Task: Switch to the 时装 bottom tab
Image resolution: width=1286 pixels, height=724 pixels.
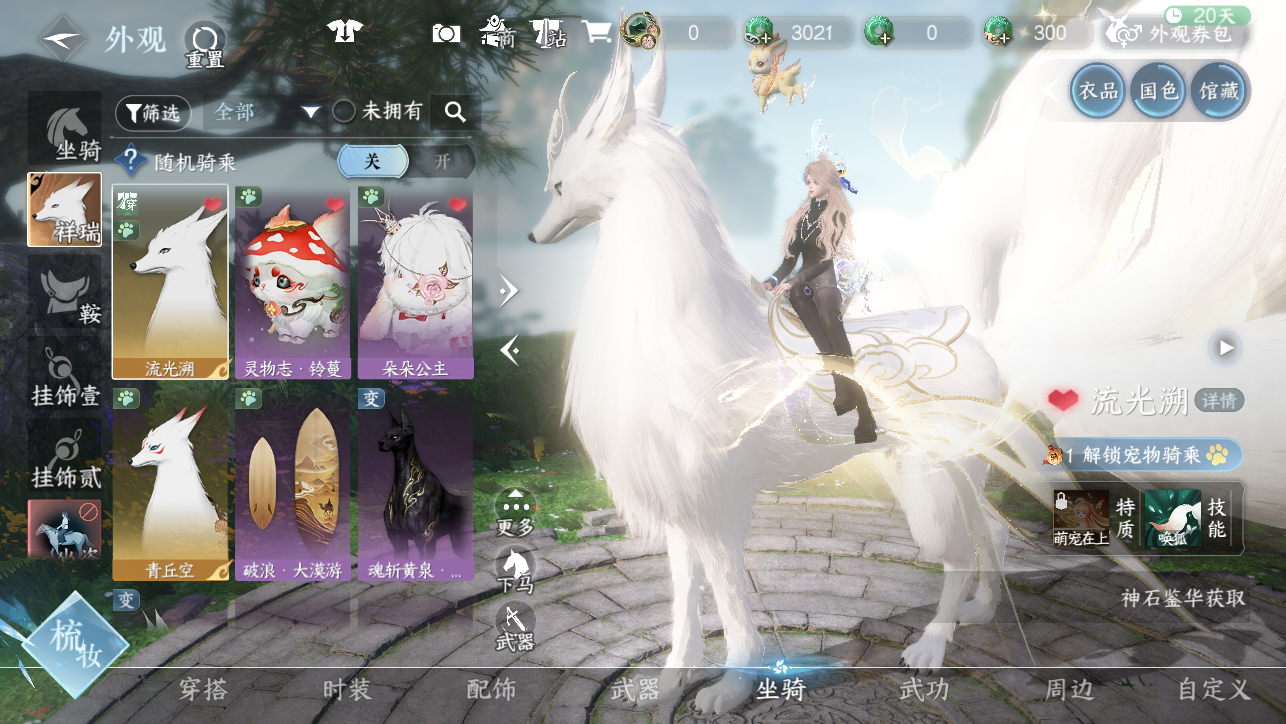Action: [x=347, y=690]
